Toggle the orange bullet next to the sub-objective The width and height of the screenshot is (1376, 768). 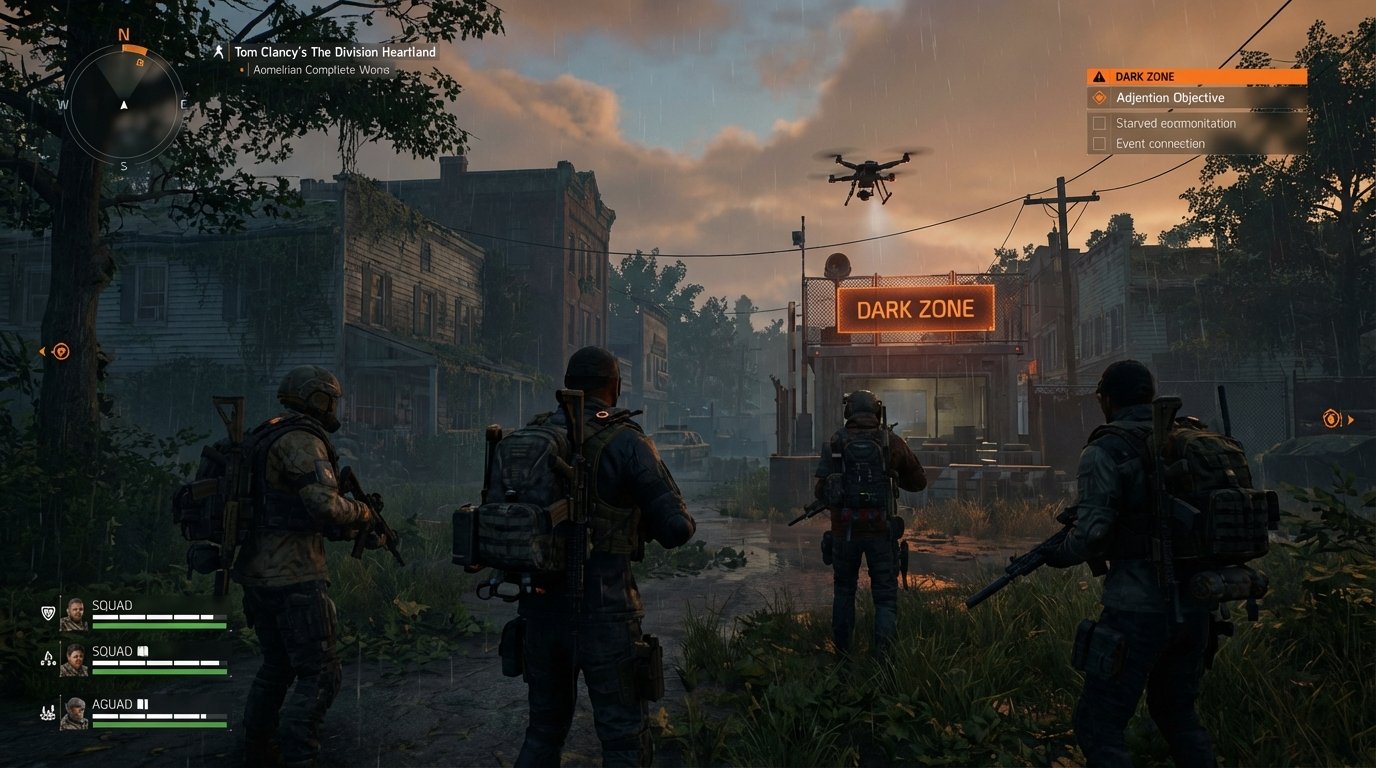[x=243, y=69]
